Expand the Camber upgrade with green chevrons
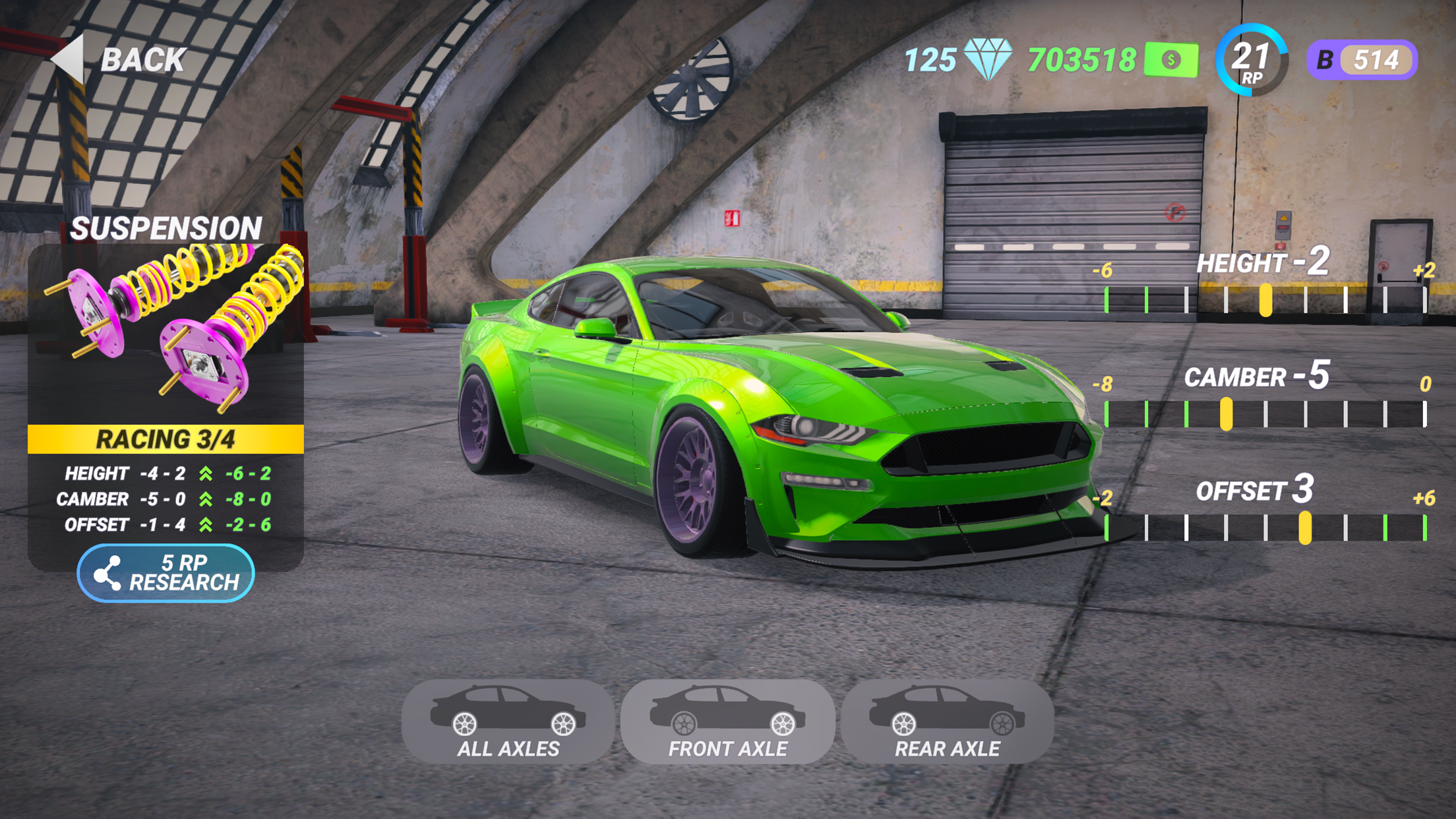Screen dimensions: 1456x819 [x=204, y=500]
